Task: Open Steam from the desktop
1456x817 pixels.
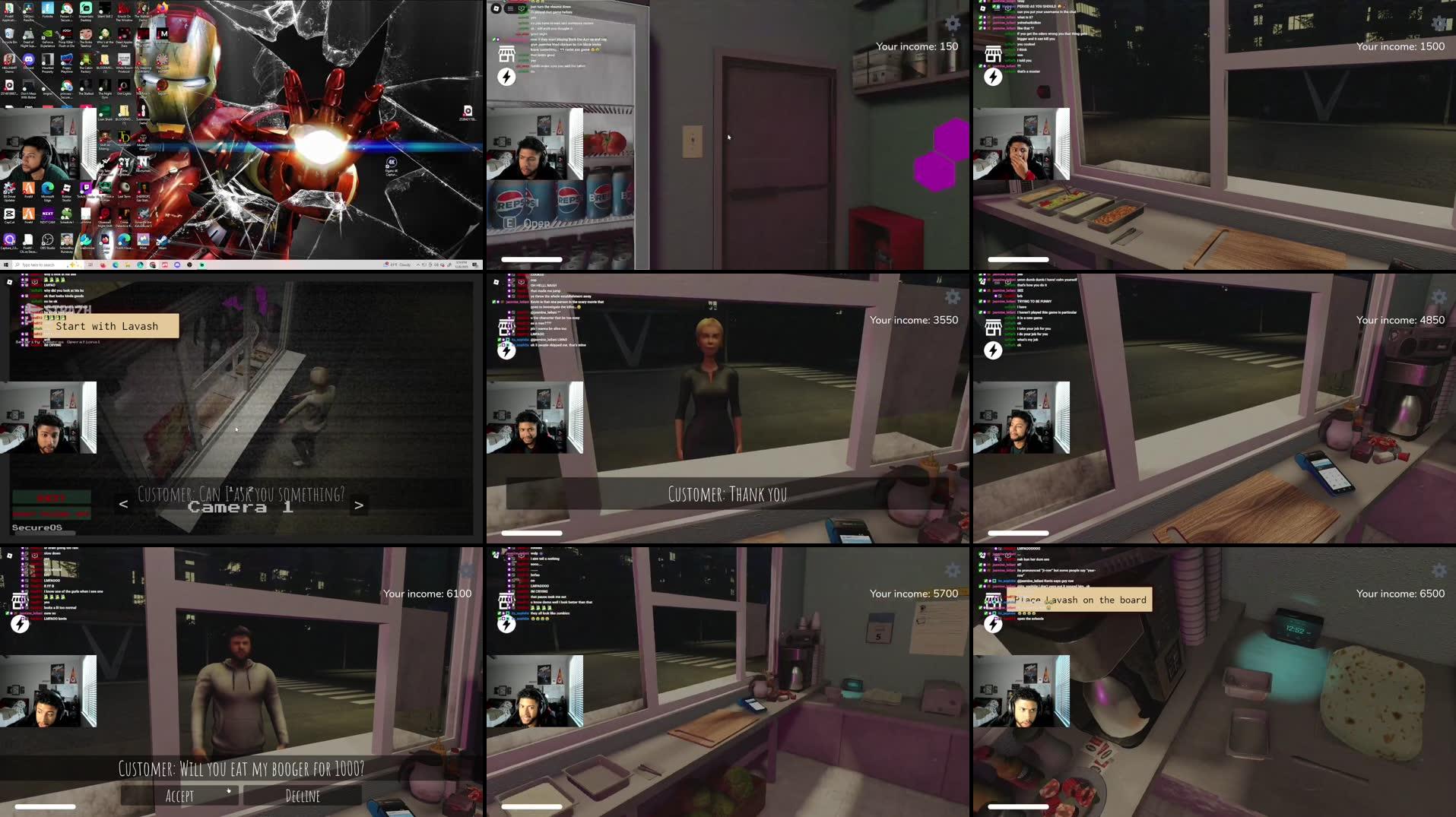Action: point(162,239)
